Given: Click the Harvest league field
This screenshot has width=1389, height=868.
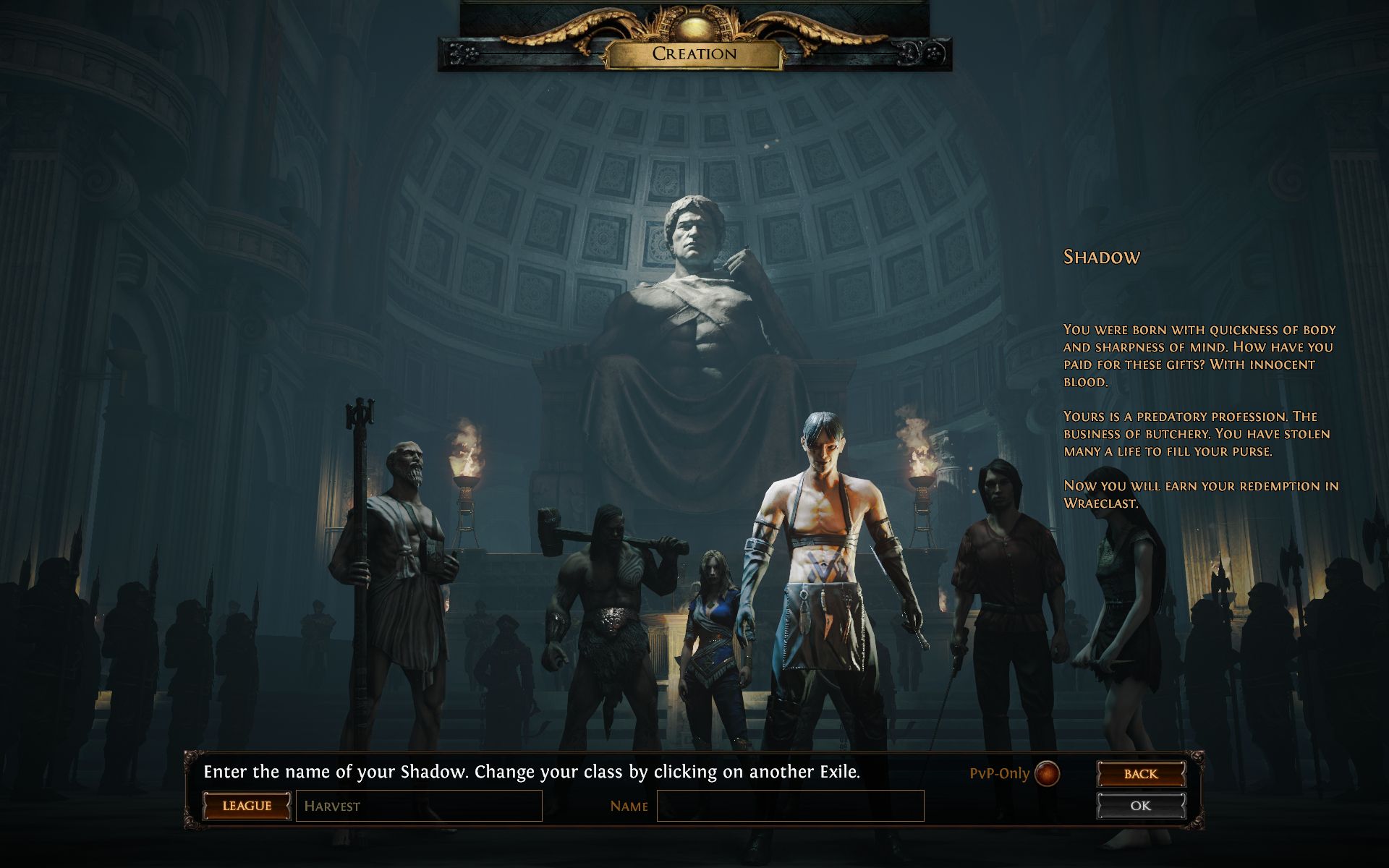Looking at the screenshot, I should pyautogui.click(x=419, y=806).
